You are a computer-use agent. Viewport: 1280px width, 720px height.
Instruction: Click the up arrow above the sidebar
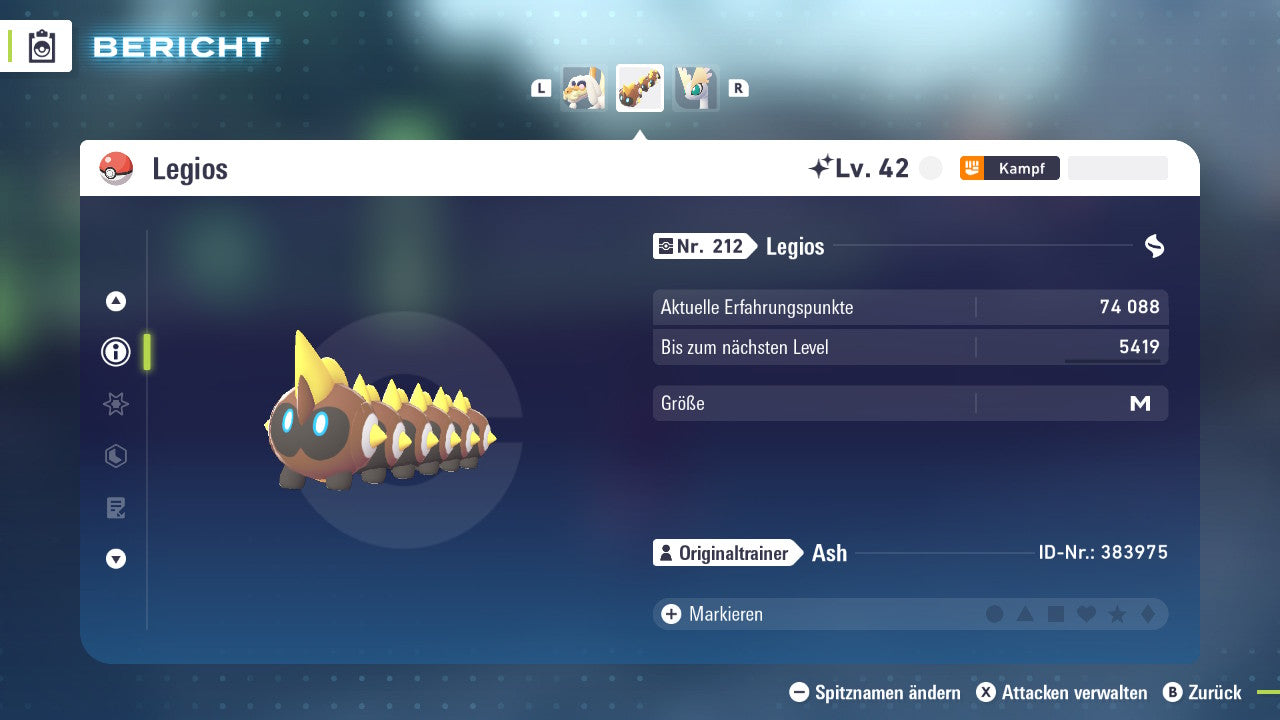pos(116,300)
